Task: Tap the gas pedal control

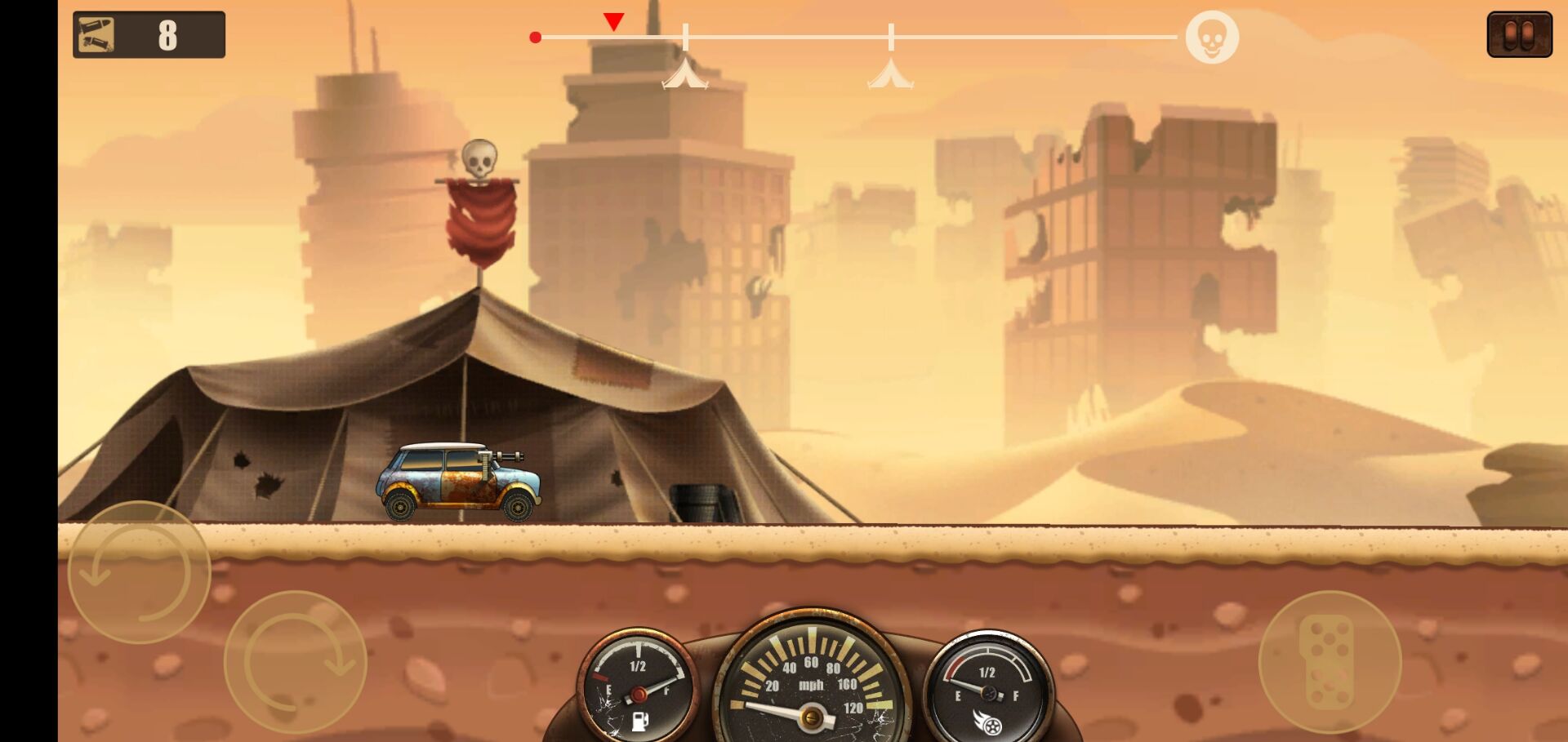Action: 1330,661
